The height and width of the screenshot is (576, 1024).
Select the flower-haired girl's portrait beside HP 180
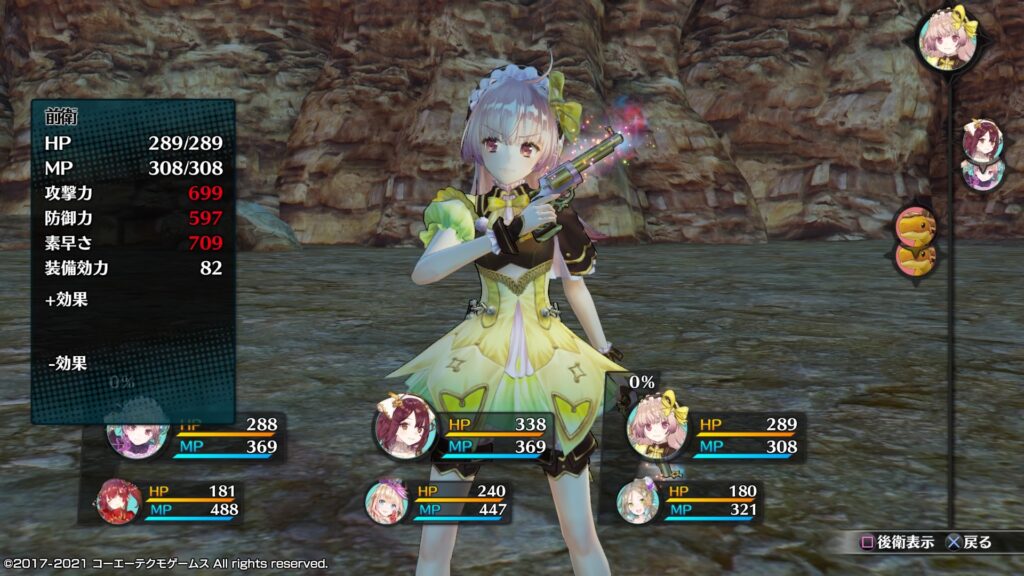tap(638, 500)
